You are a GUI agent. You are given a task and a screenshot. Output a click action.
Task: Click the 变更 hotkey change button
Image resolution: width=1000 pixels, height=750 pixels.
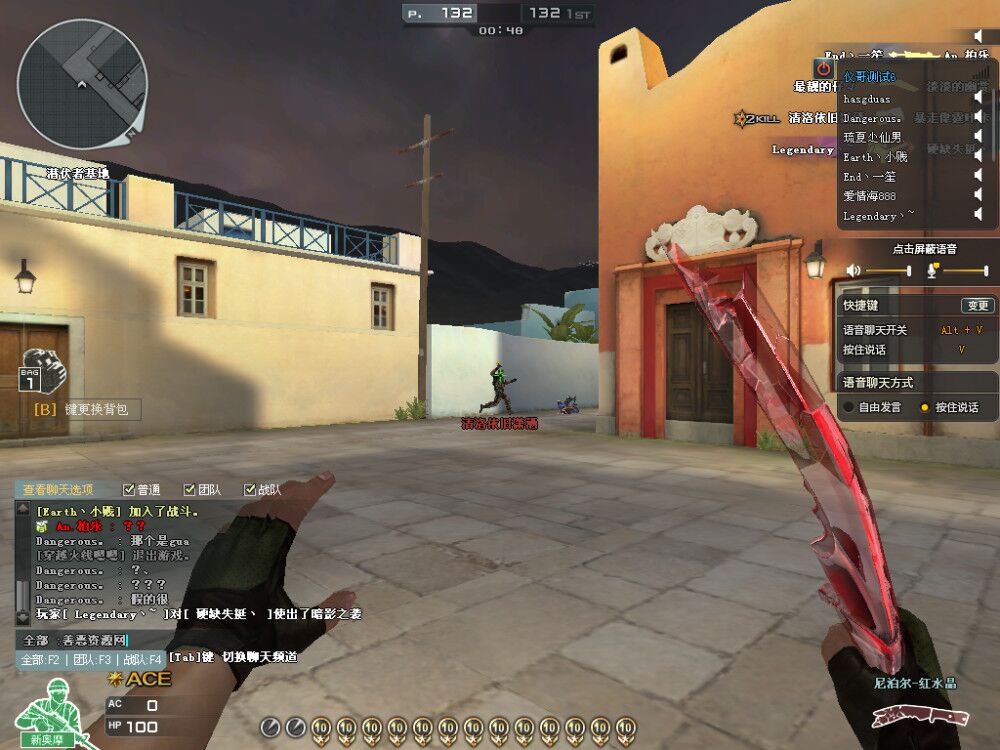coord(976,305)
